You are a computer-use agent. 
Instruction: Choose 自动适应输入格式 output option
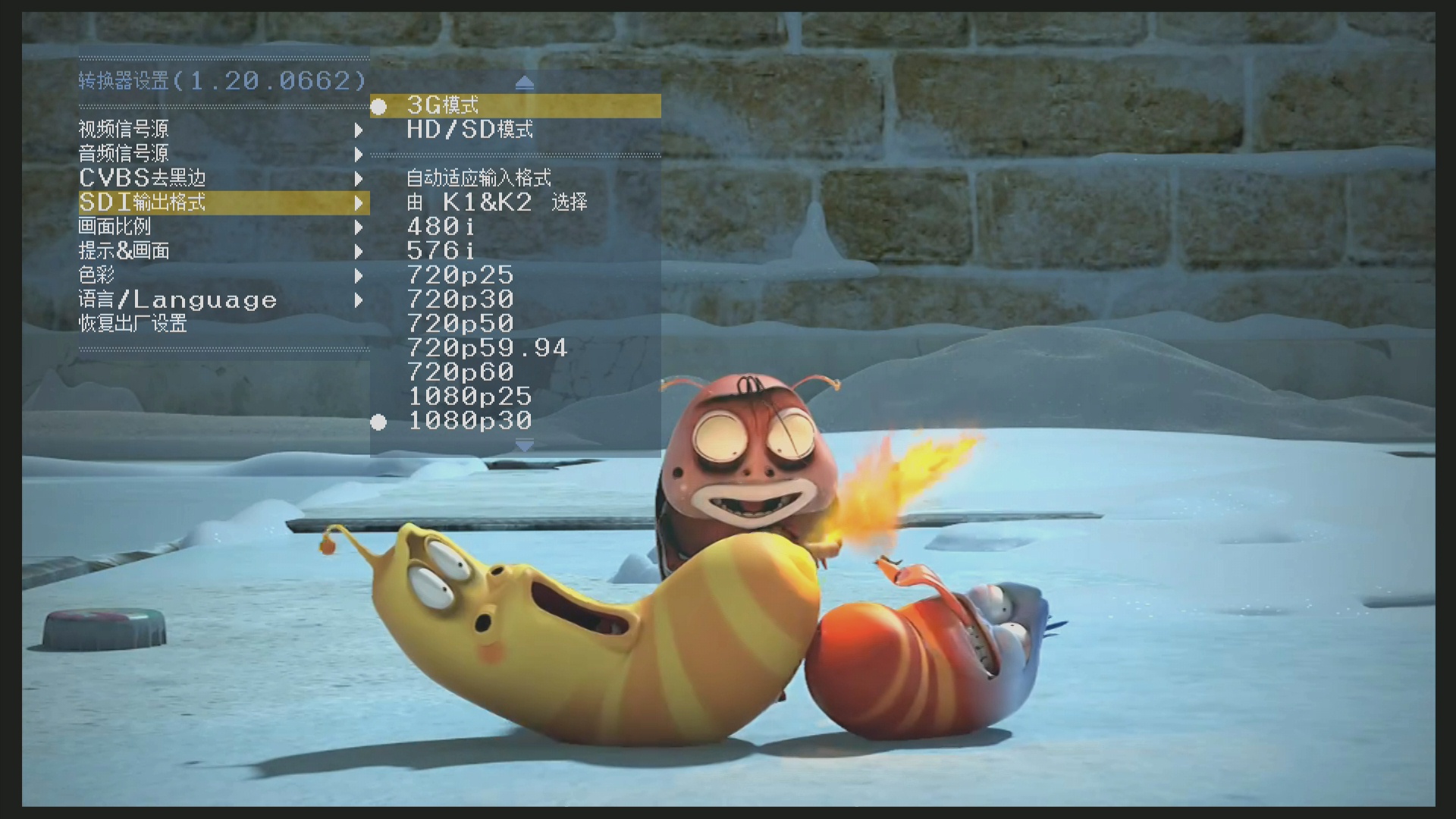coord(479,178)
